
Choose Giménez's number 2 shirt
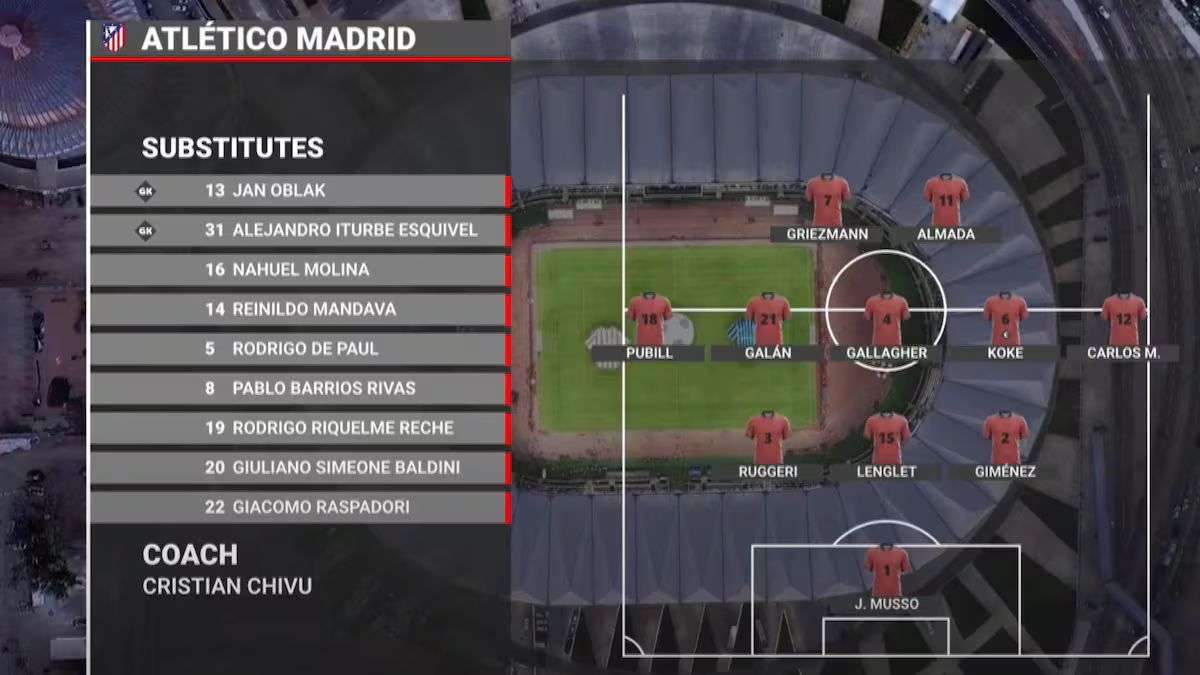pyautogui.click(x=1005, y=437)
